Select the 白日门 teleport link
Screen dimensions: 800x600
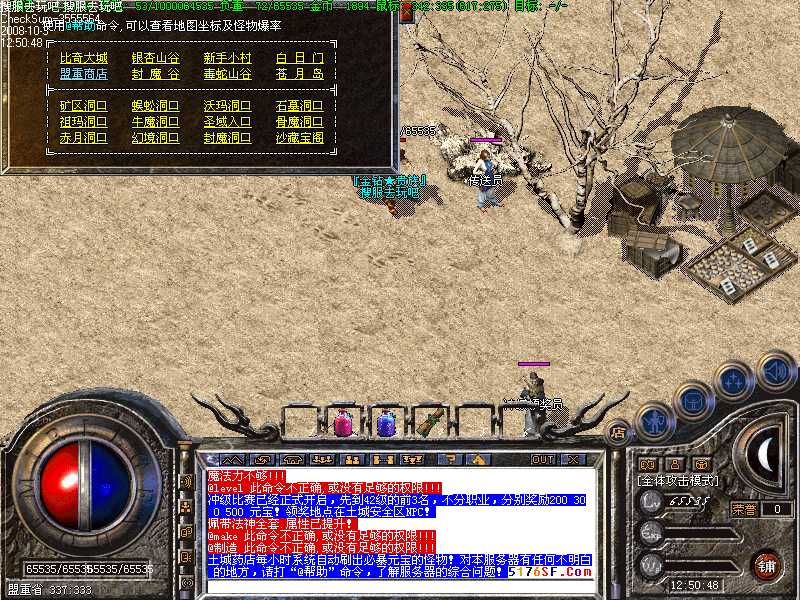click(299, 58)
